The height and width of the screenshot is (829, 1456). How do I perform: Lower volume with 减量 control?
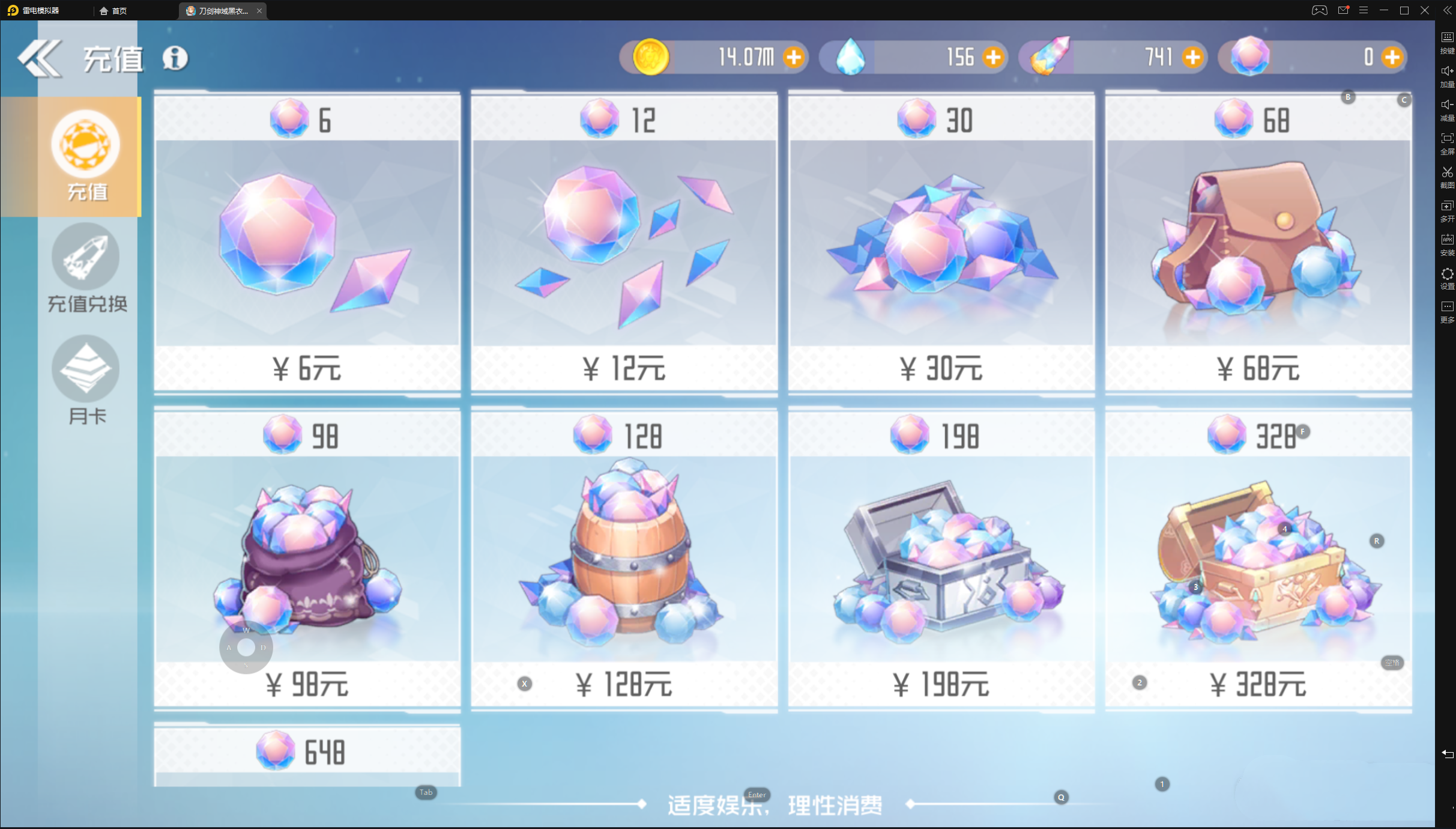[x=1447, y=108]
